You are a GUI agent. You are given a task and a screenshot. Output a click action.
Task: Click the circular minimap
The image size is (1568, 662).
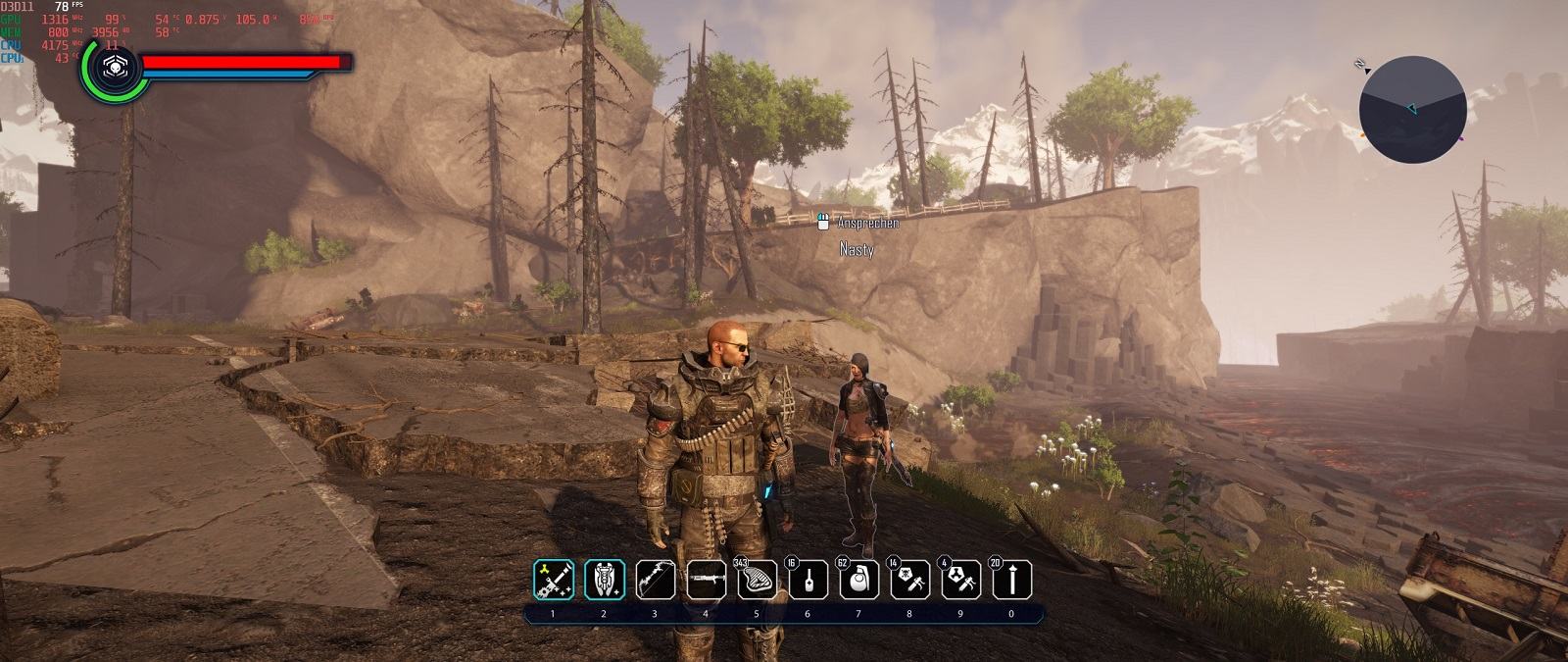1412,109
